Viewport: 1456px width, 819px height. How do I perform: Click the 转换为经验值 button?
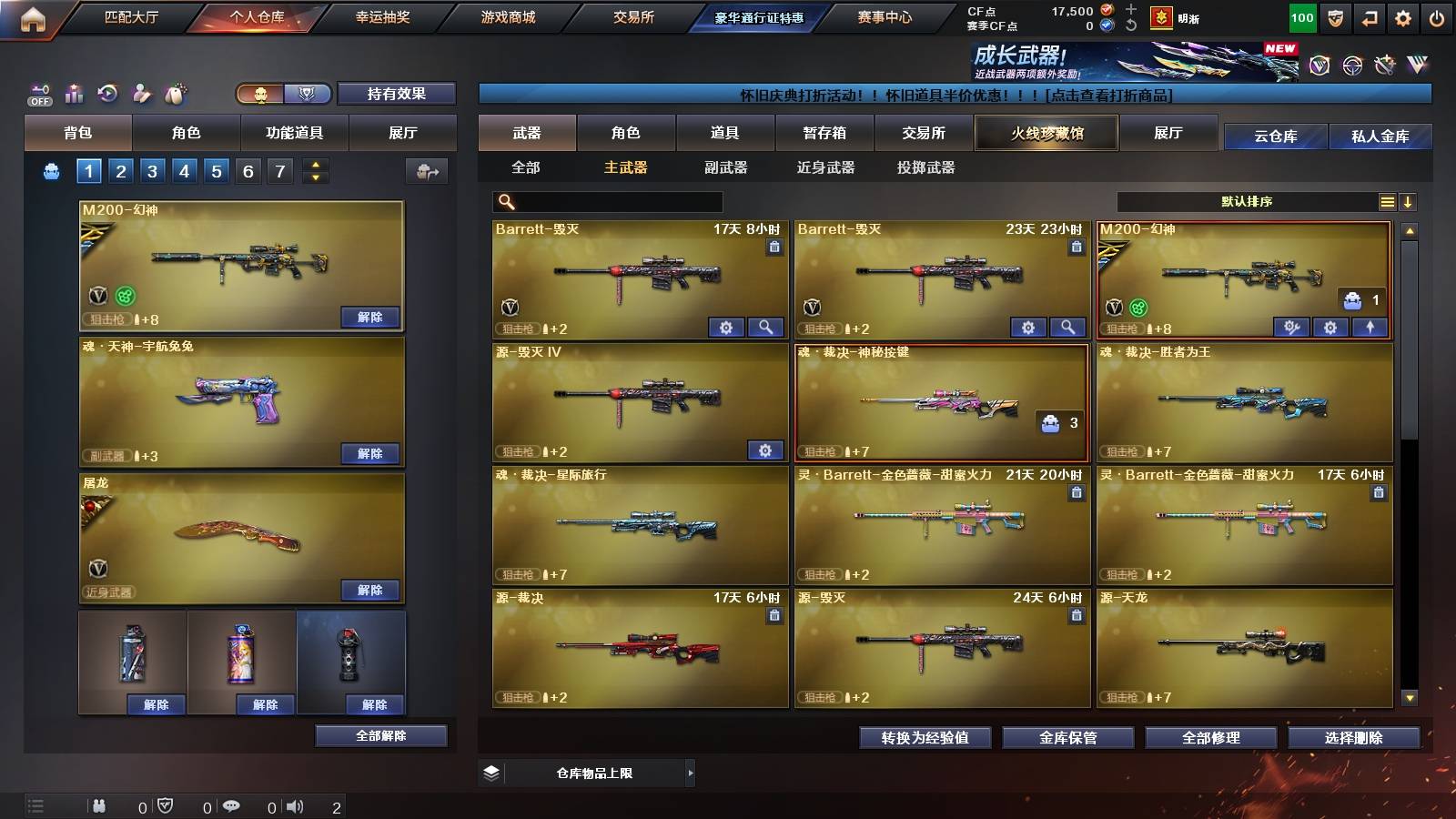tap(925, 738)
